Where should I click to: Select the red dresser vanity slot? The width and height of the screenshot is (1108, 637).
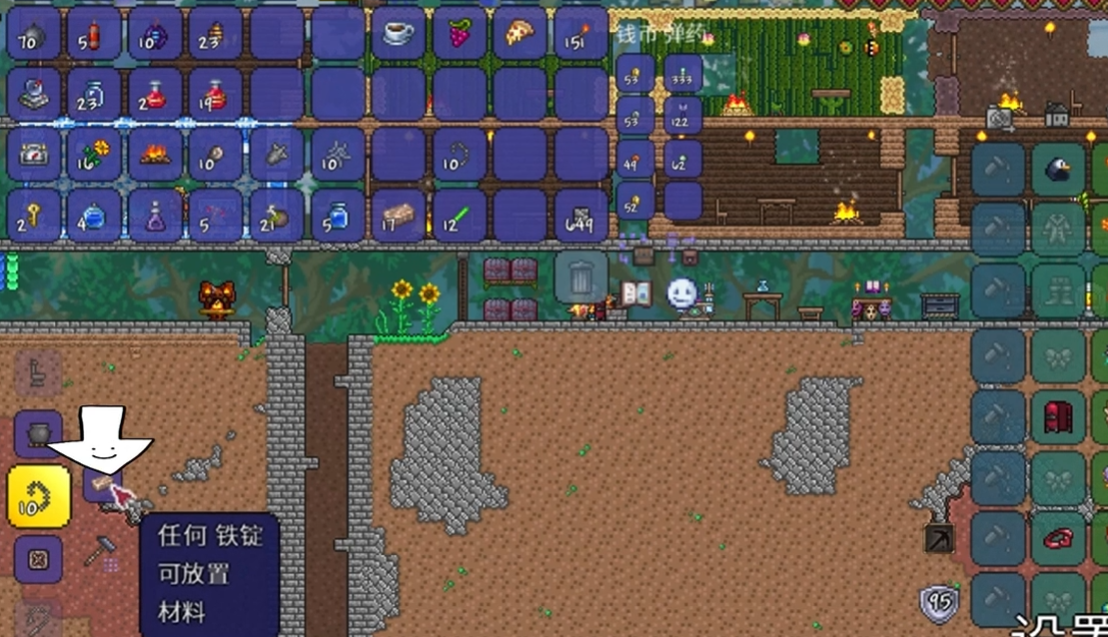click(x=1057, y=416)
